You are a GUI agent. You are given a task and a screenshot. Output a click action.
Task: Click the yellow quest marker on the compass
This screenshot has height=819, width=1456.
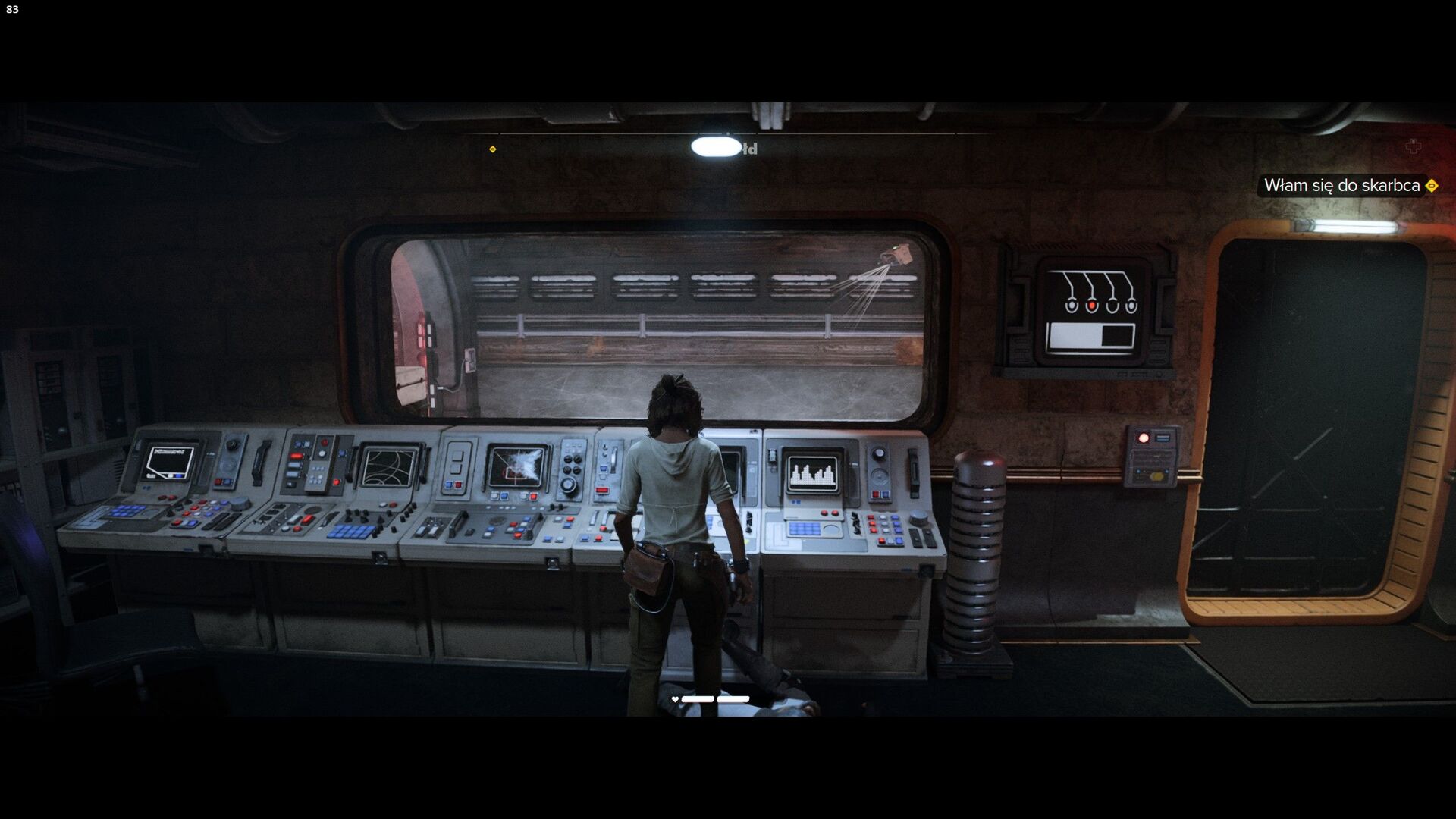pos(493,149)
